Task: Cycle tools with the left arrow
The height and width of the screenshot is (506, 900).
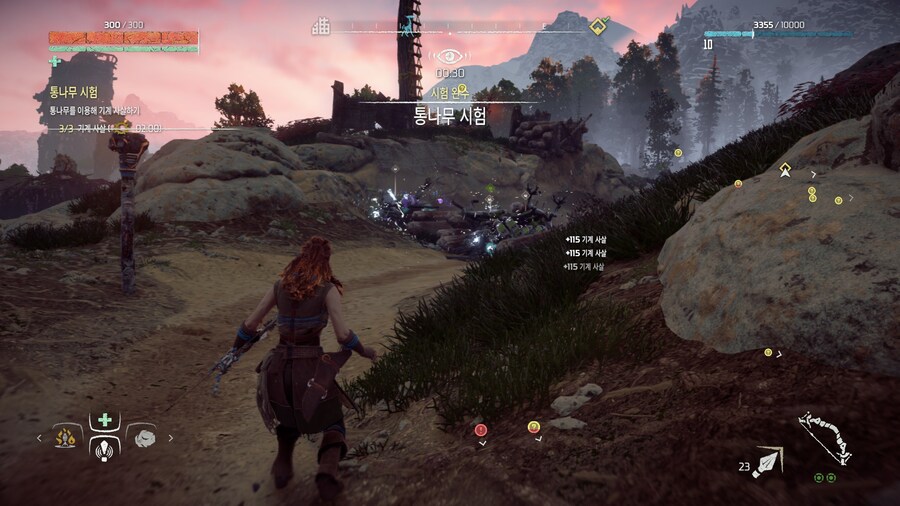Action: (x=40, y=437)
